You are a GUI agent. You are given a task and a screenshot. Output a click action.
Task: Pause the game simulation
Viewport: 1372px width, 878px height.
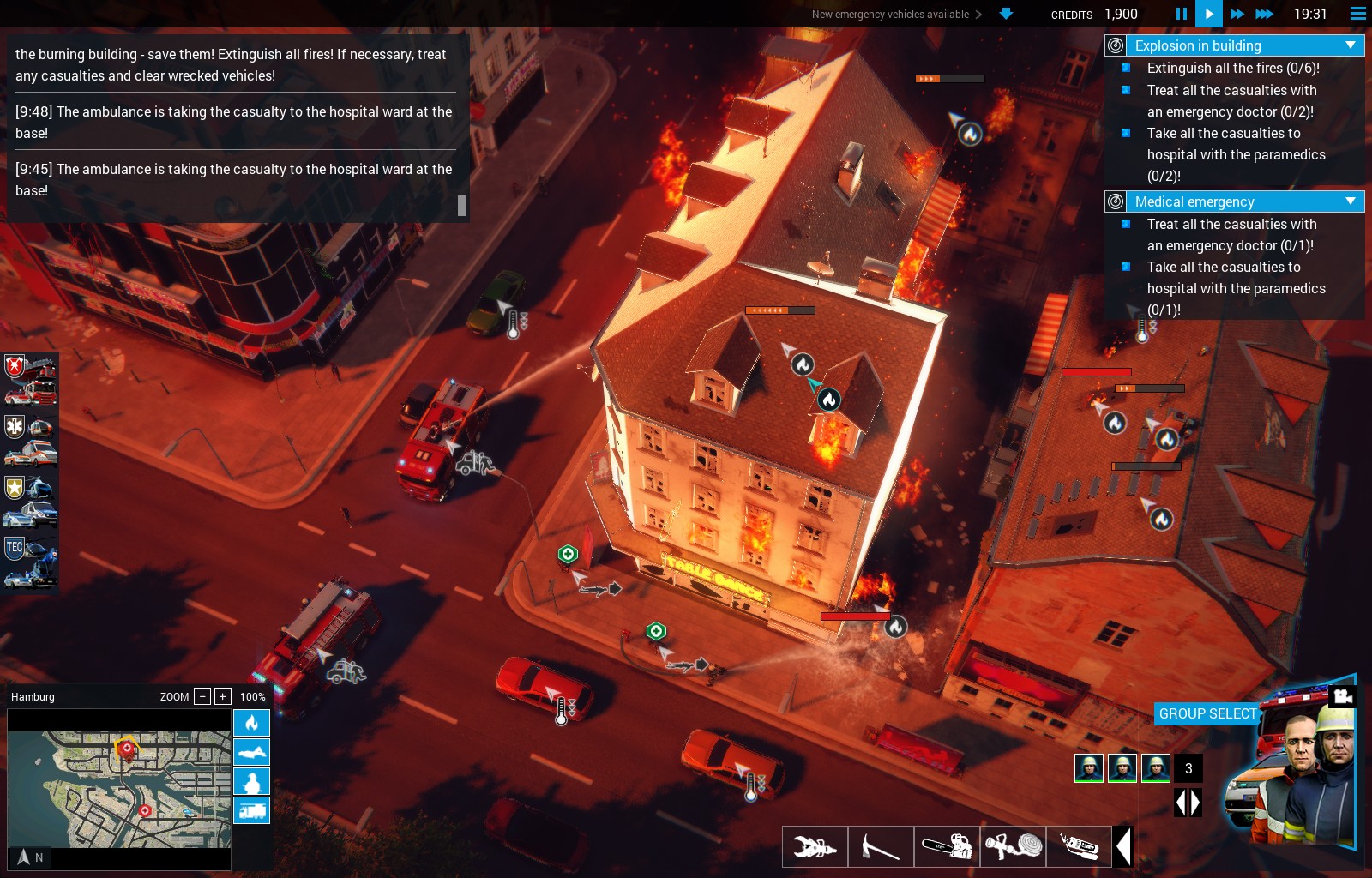click(x=1181, y=14)
